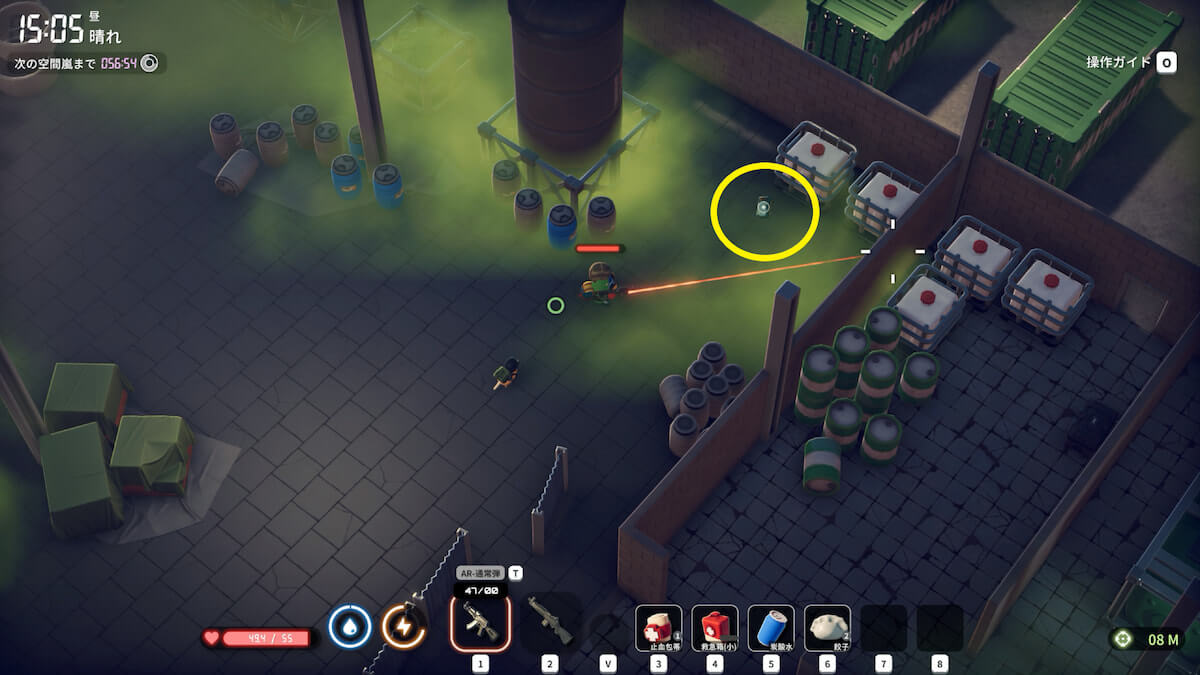
Task: Drink the blue carbonated water can
Action: pos(771,628)
